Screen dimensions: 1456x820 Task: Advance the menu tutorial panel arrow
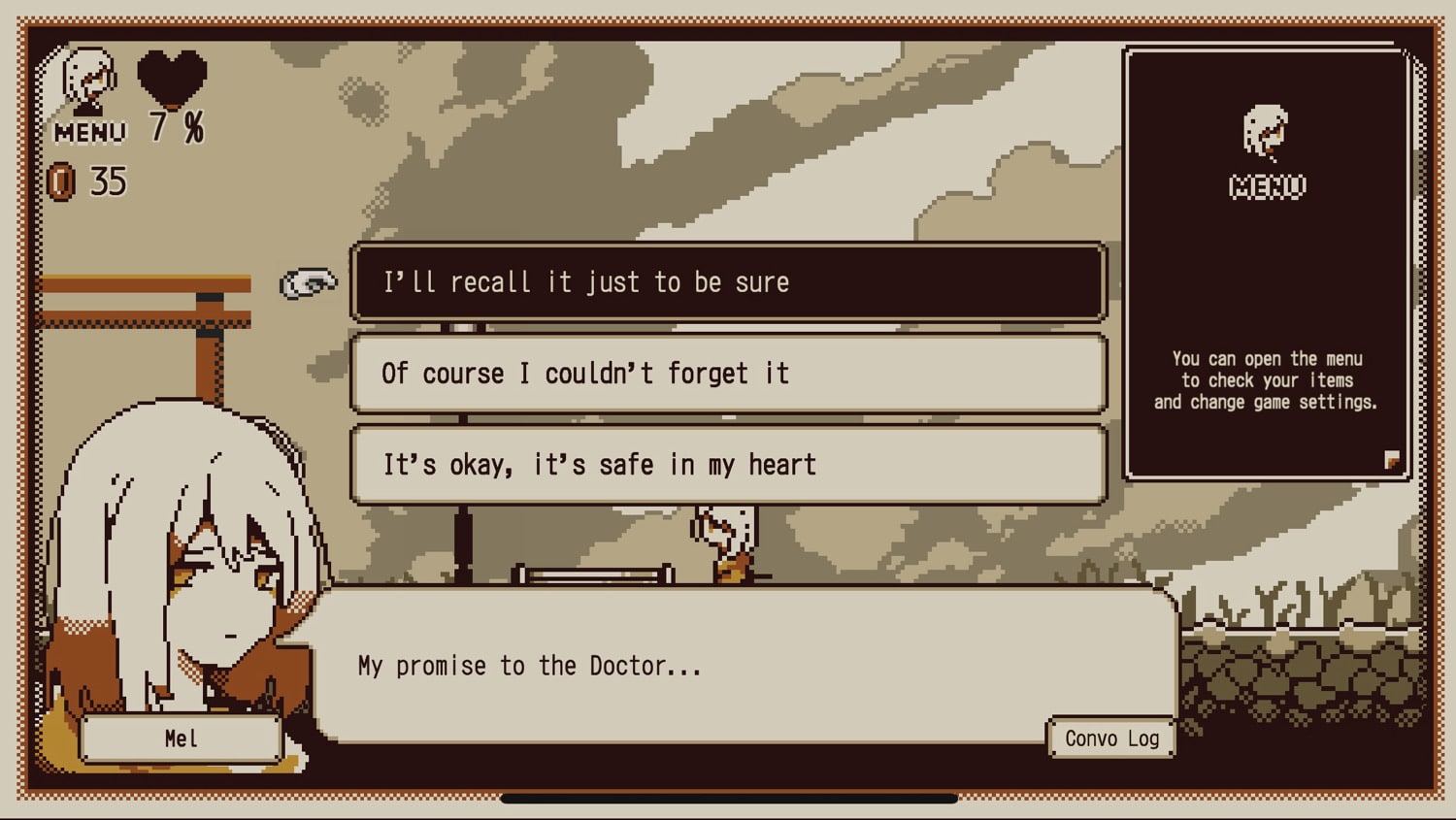(1392, 460)
